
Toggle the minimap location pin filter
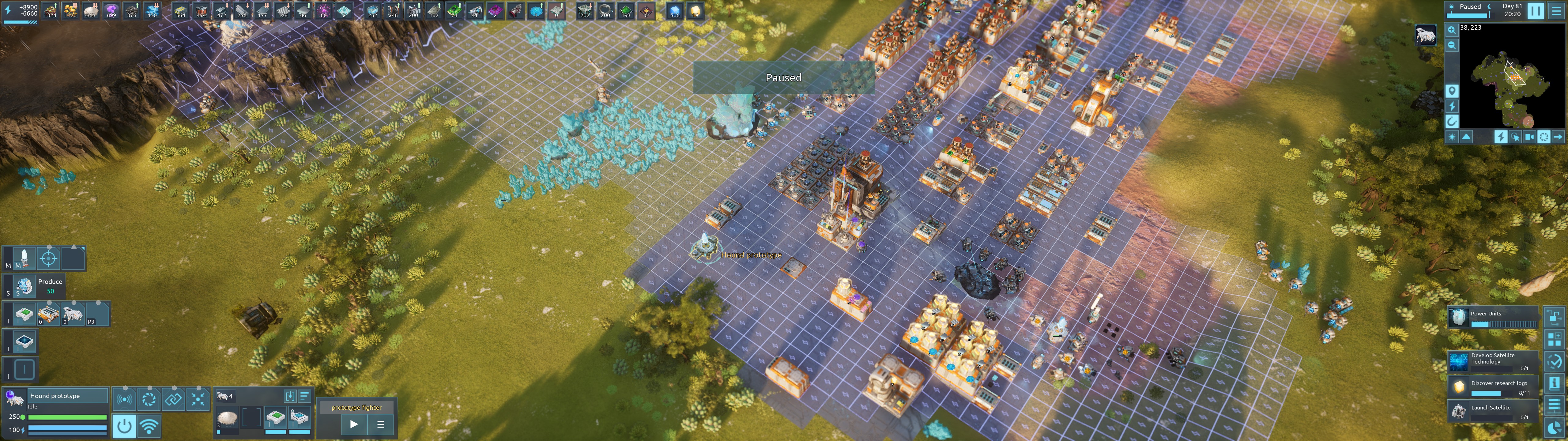(x=1452, y=91)
